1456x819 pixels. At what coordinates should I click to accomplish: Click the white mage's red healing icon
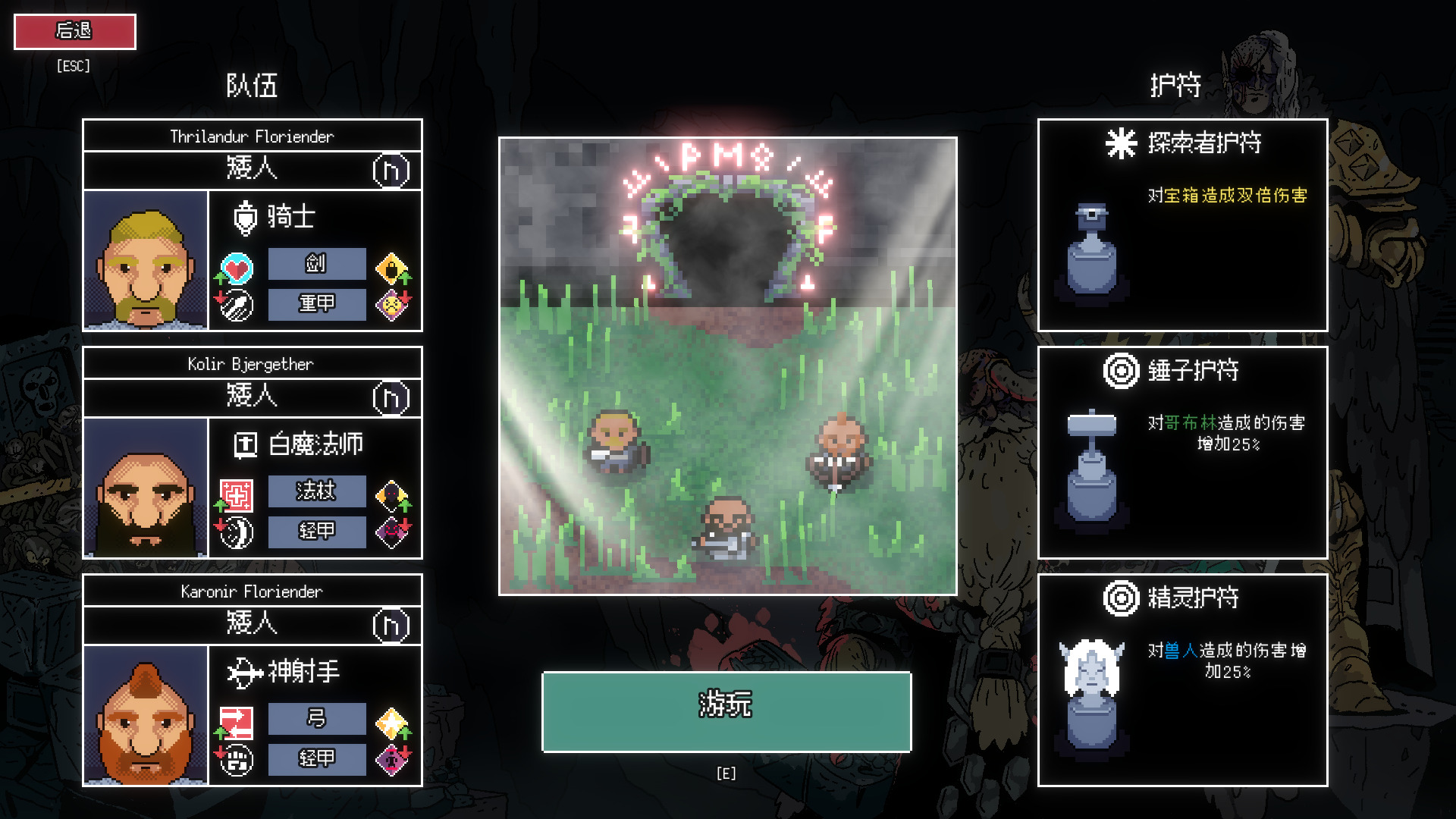coord(237,496)
